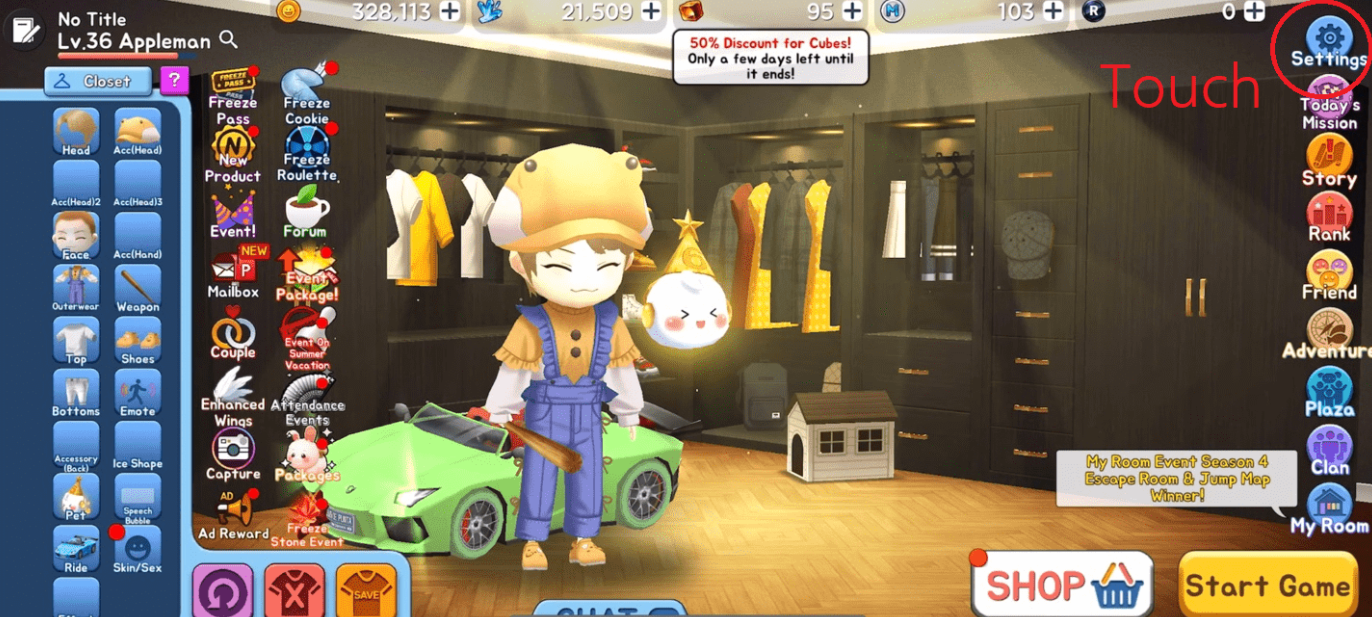Open the Forum coffee cup icon
The image size is (1372, 617).
tap(306, 211)
